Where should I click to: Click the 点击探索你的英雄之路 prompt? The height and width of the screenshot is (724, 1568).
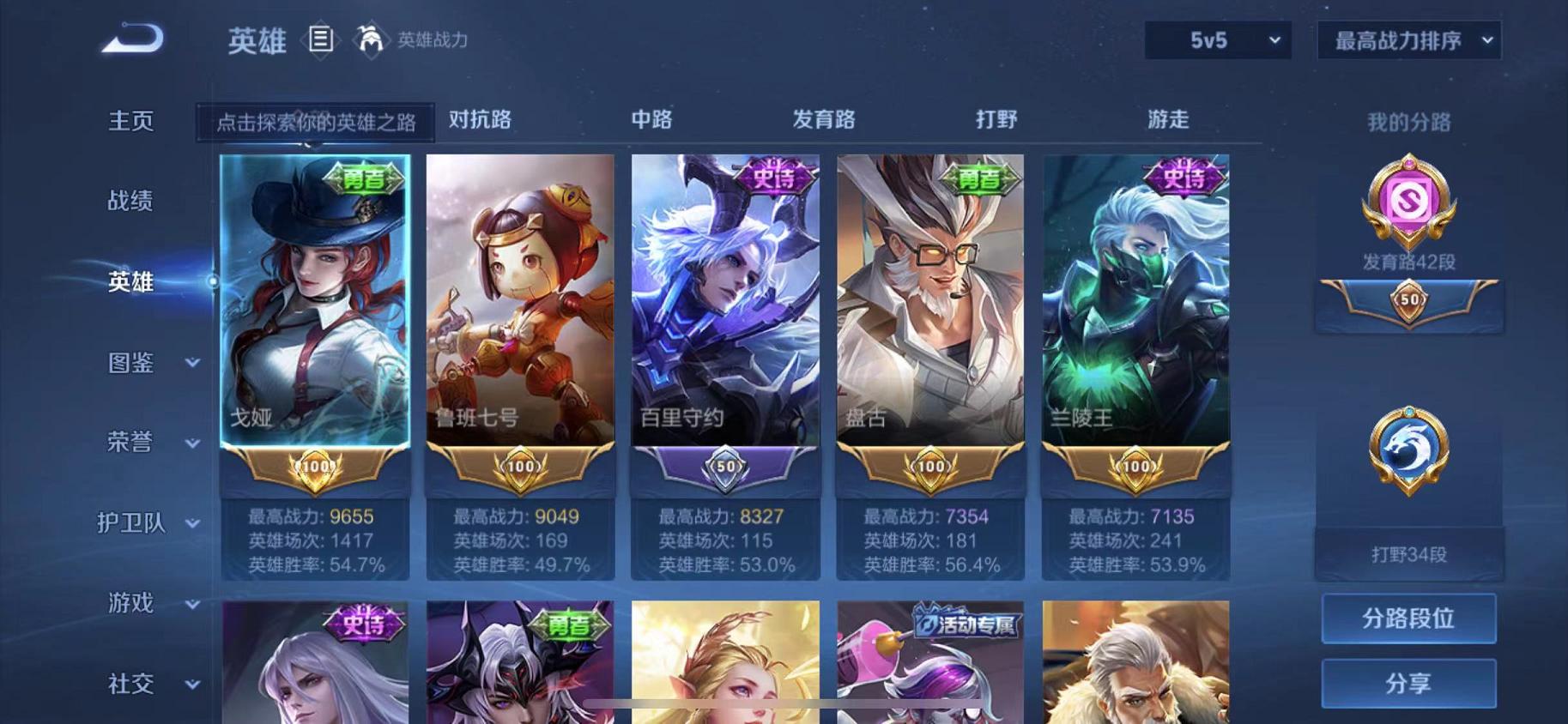(x=318, y=123)
